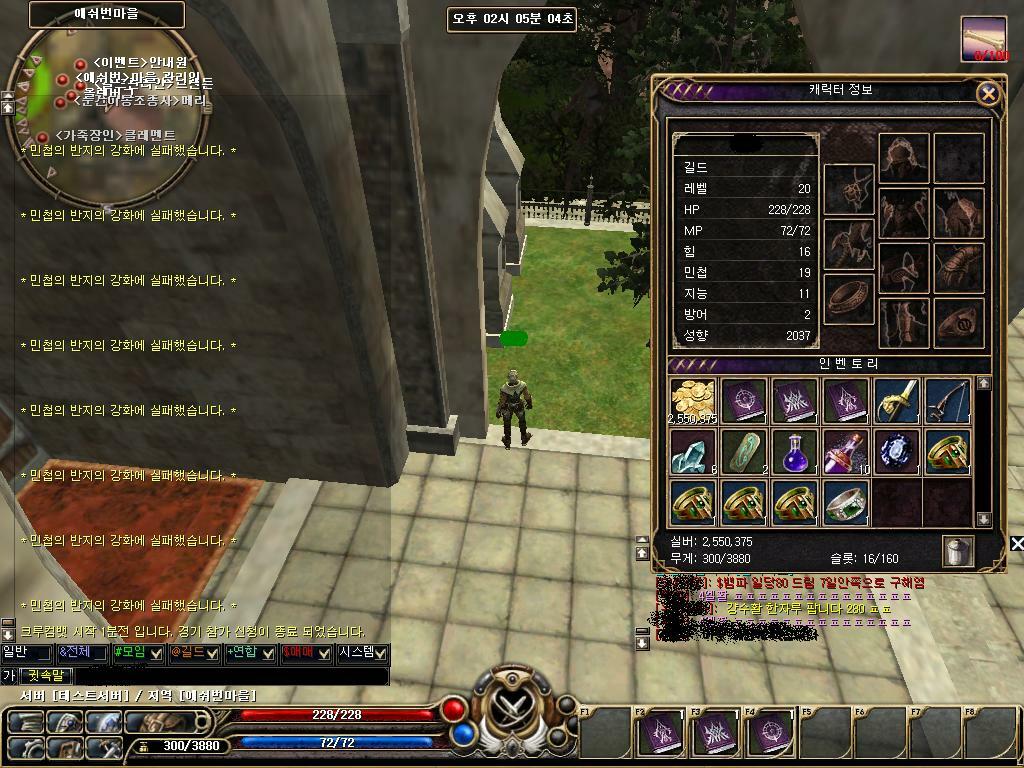Screen dimensions: 1024x768
Task: Choose the silver ring with green gem
Action: click(845, 502)
